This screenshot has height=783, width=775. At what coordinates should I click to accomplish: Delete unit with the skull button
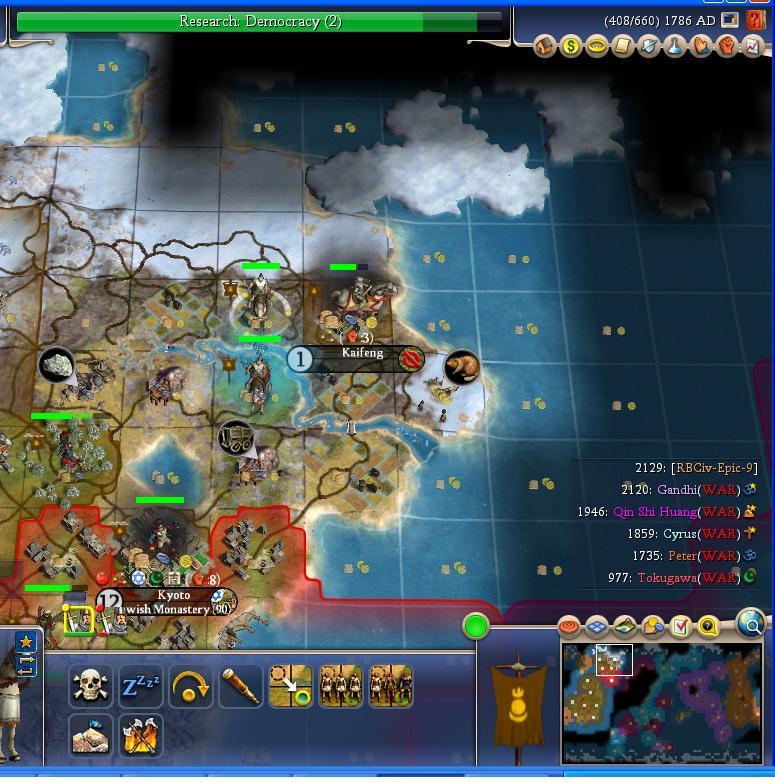coord(91,687)
